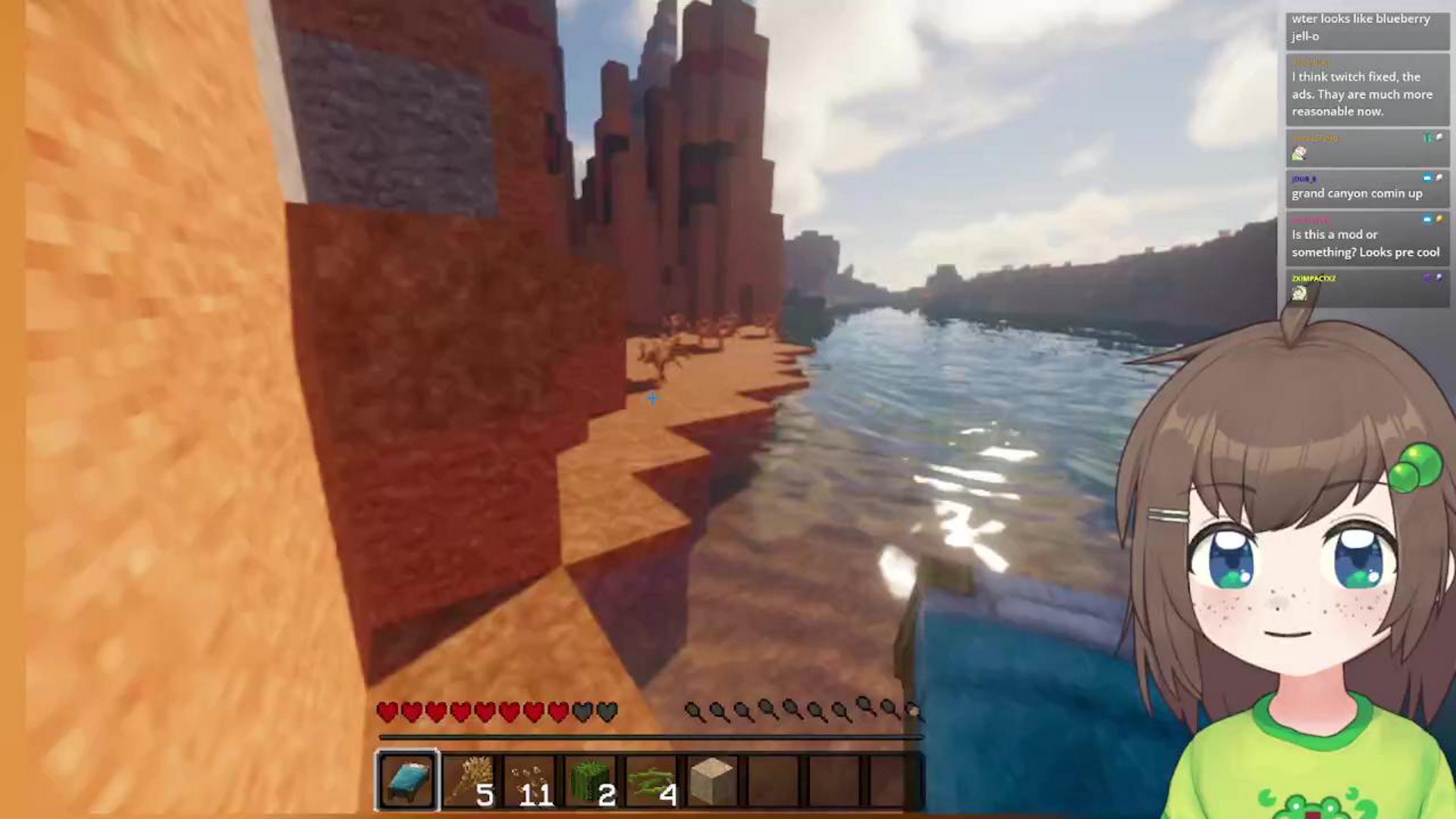Click the rightmost drumstick hunger icon

click(x=914, y=711)
